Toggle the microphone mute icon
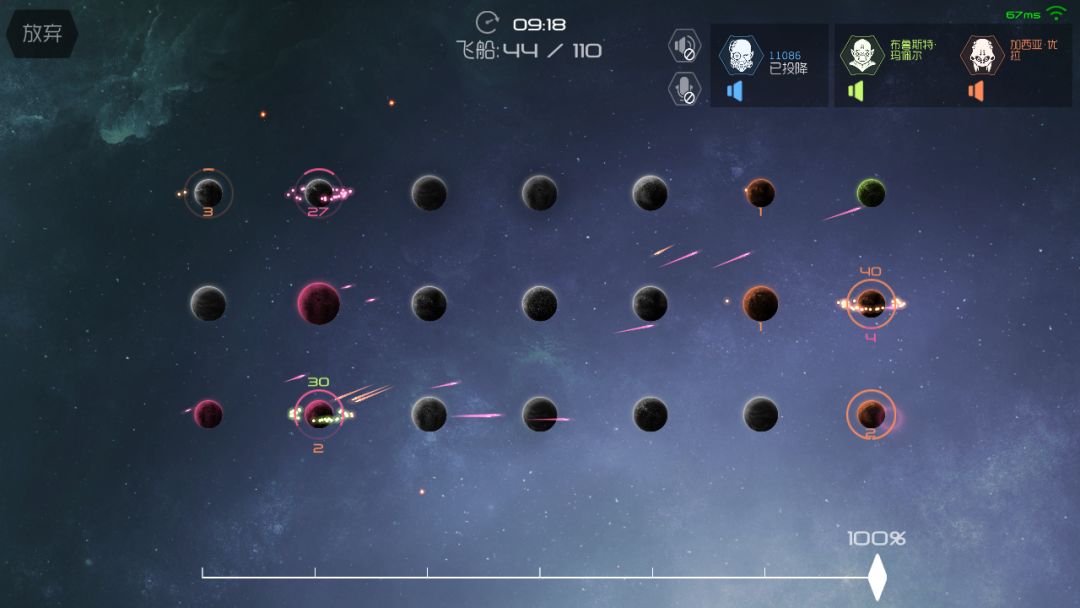 coord(685,88)
